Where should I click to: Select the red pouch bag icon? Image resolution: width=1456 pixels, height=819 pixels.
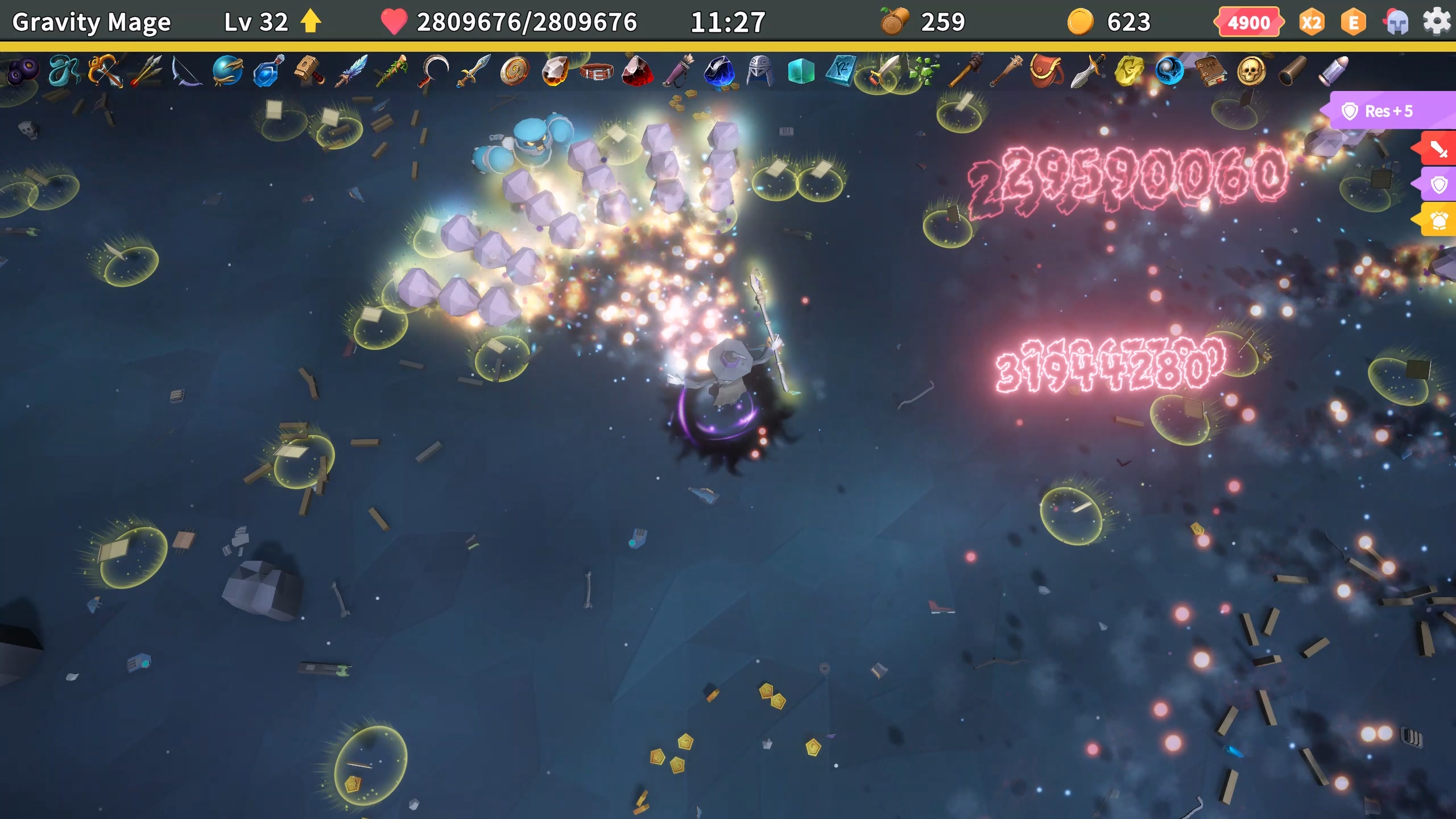(1045, 71)
